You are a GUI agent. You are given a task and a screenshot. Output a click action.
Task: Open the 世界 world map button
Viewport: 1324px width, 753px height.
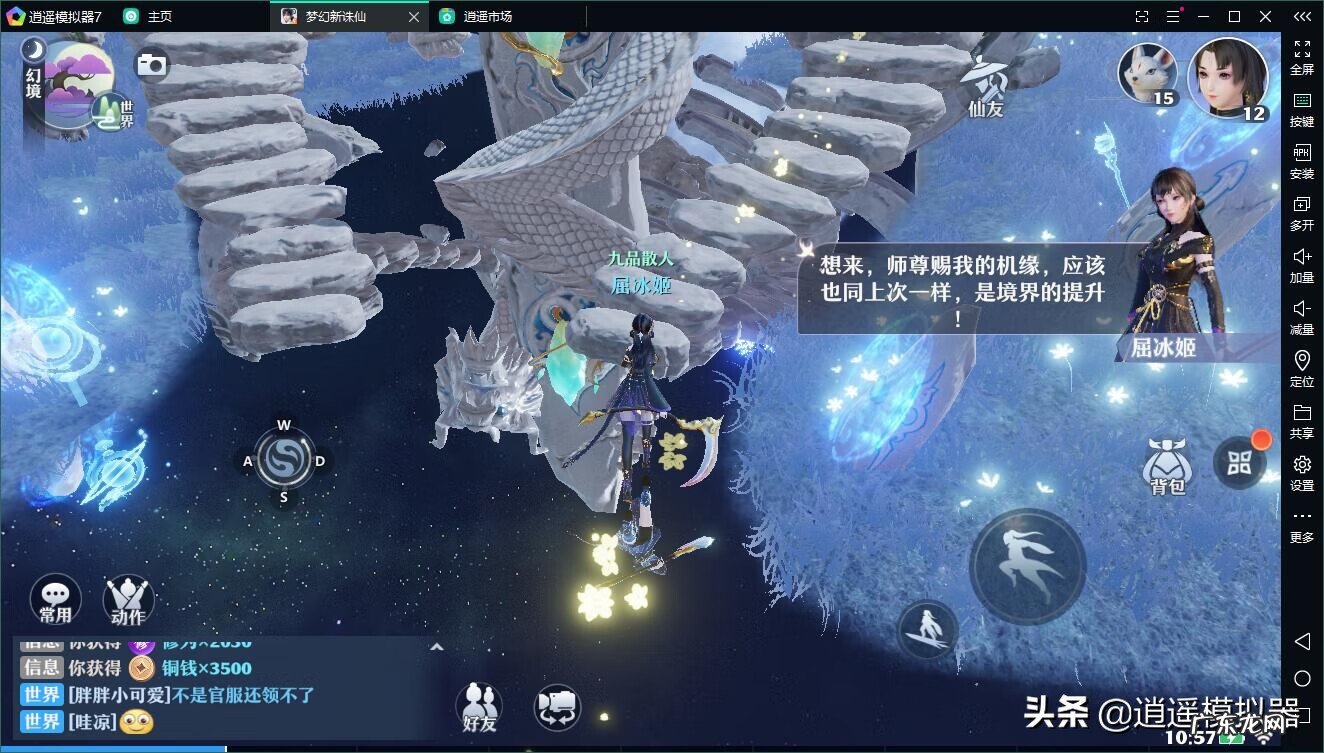[107, 113]
